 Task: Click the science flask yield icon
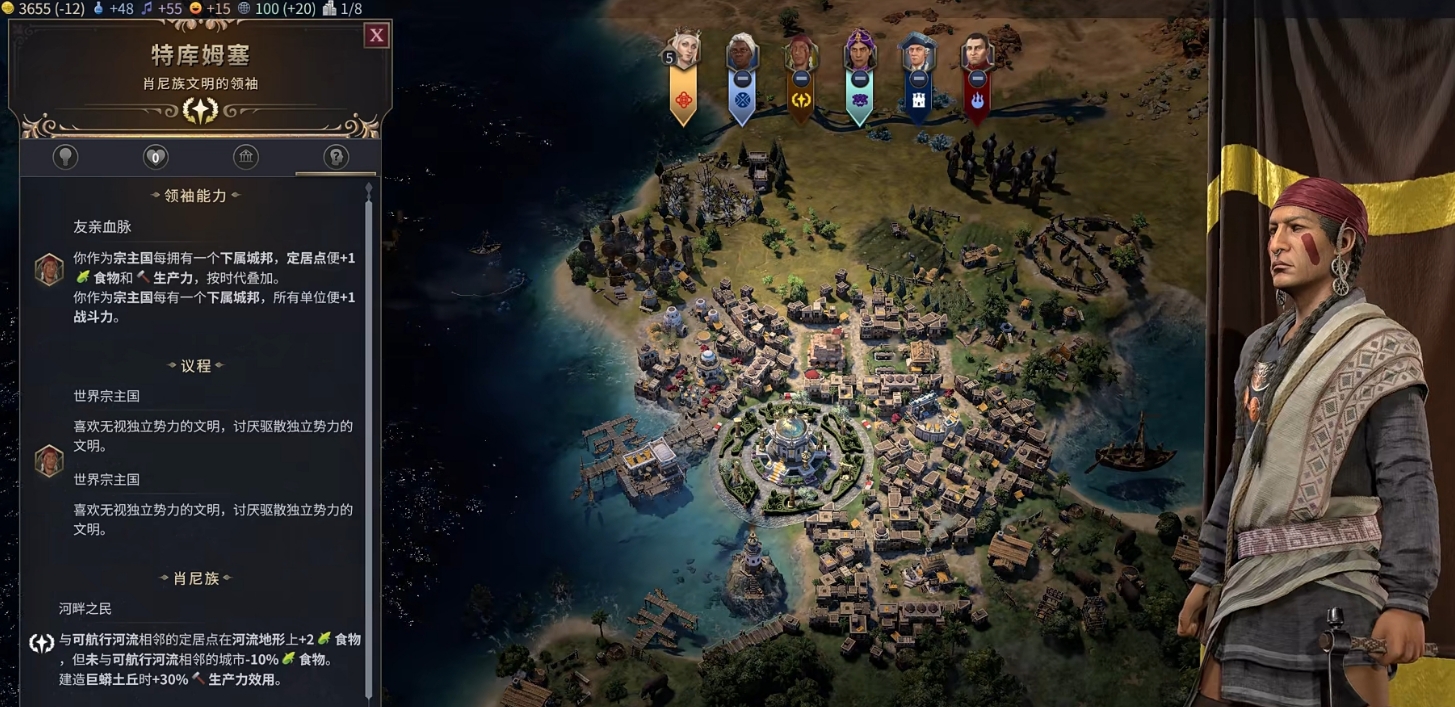[x=98, y=9]
